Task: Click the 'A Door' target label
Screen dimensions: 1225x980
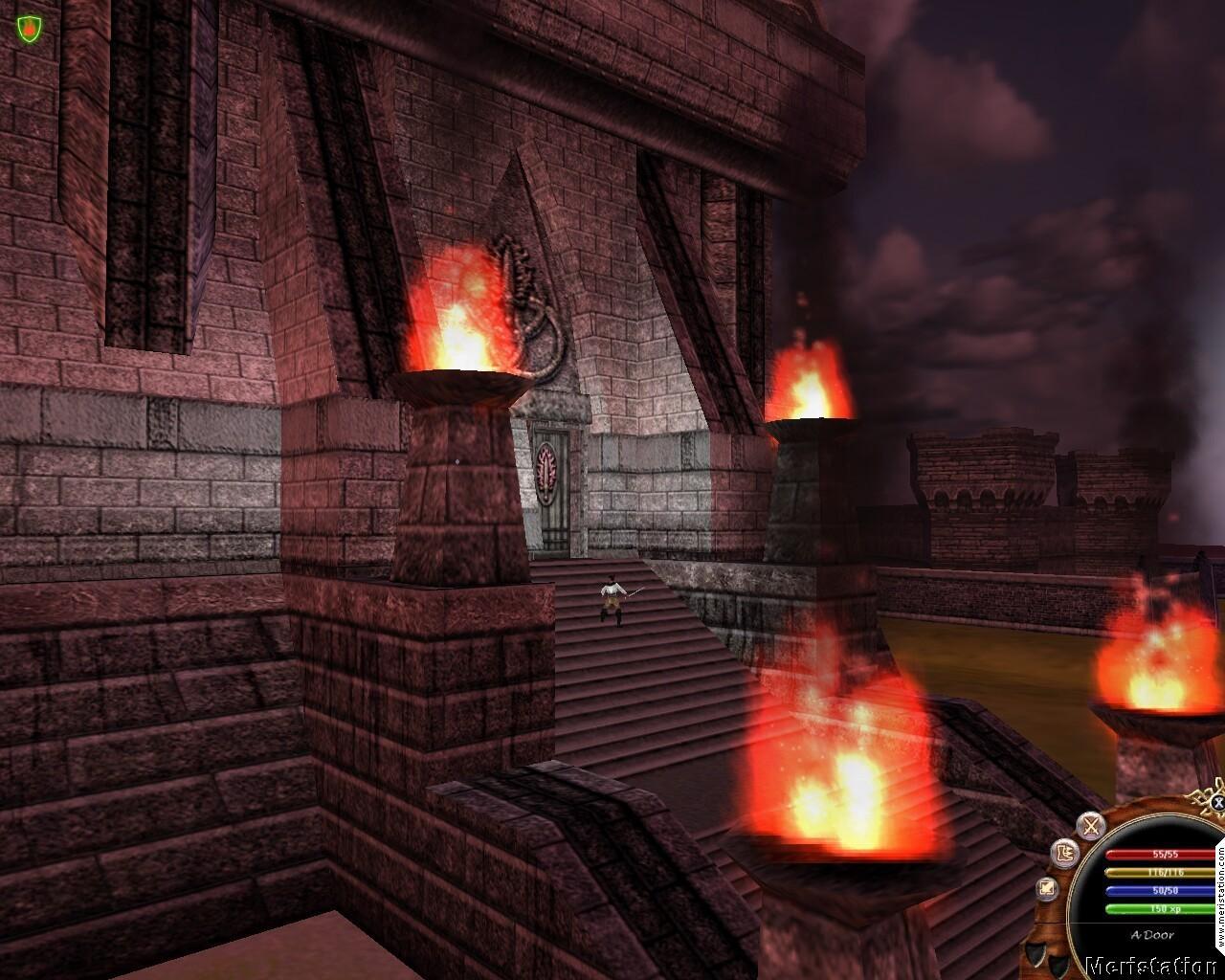Action: tap(1152, 935)
